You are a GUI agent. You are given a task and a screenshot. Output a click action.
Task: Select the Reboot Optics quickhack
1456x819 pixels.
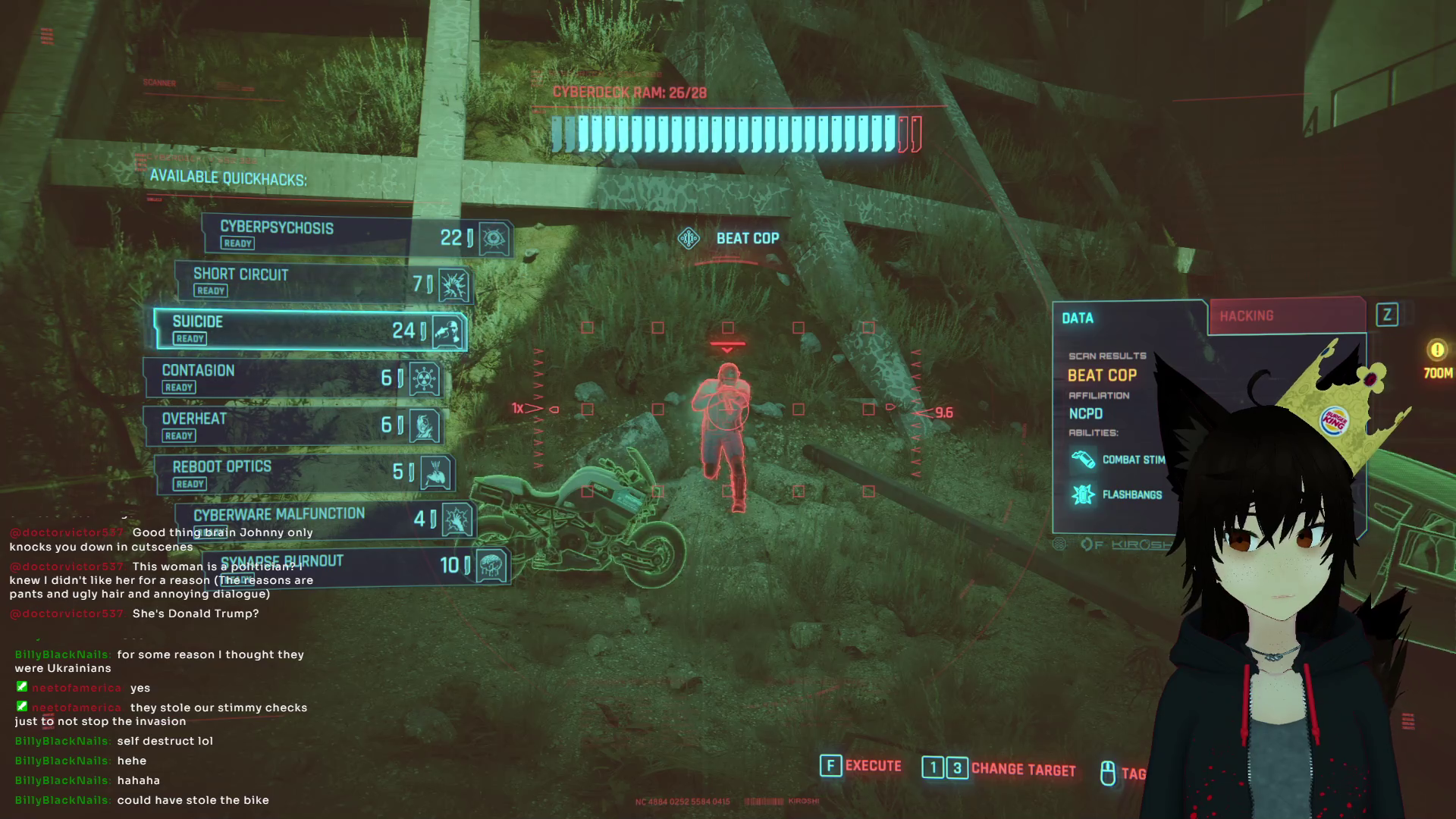coord(303,473)
